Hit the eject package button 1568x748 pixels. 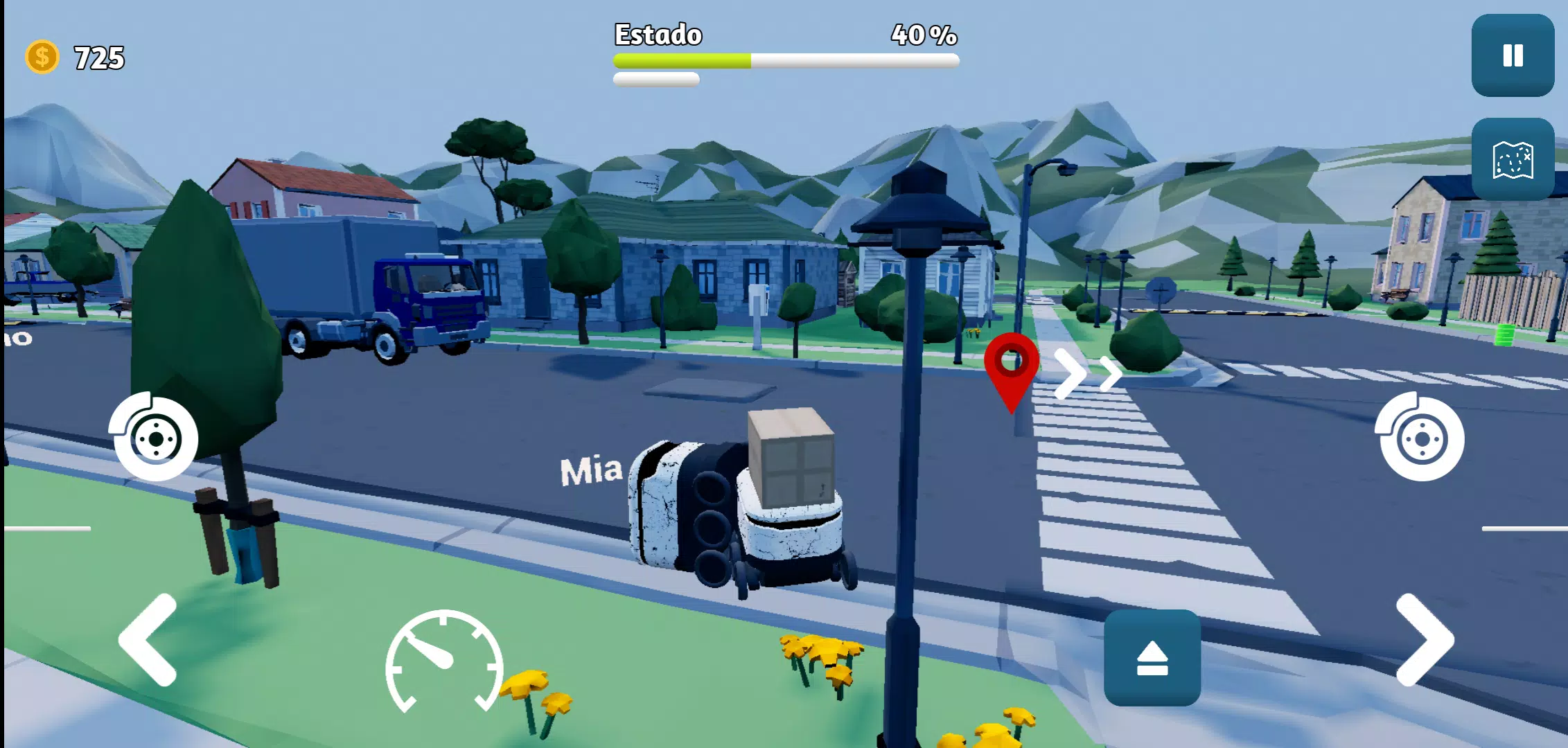(x=1152, y=657)
